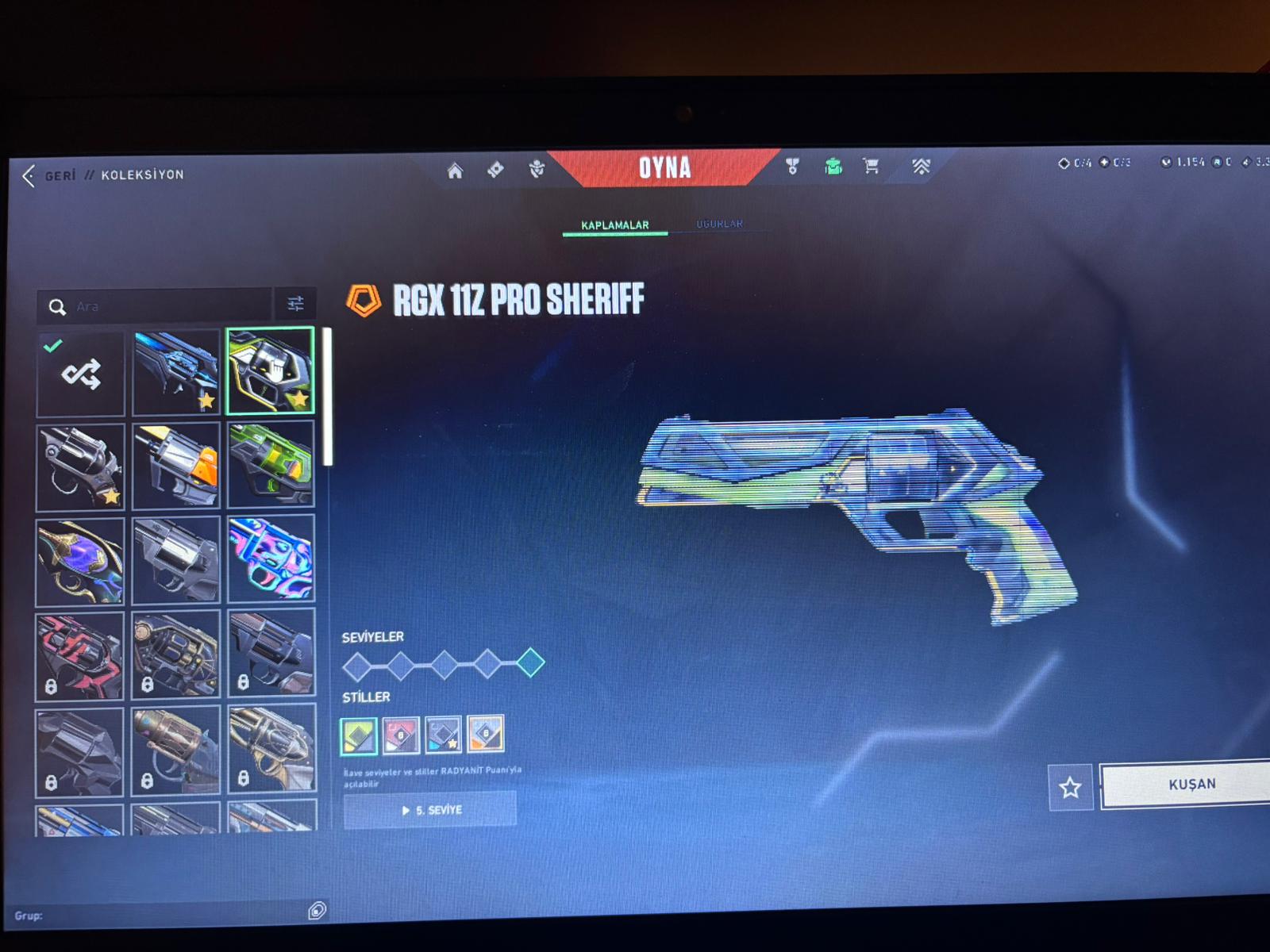Choose the red style variant
Viewport: 1270px width, 952px height.
pos(401,735)
